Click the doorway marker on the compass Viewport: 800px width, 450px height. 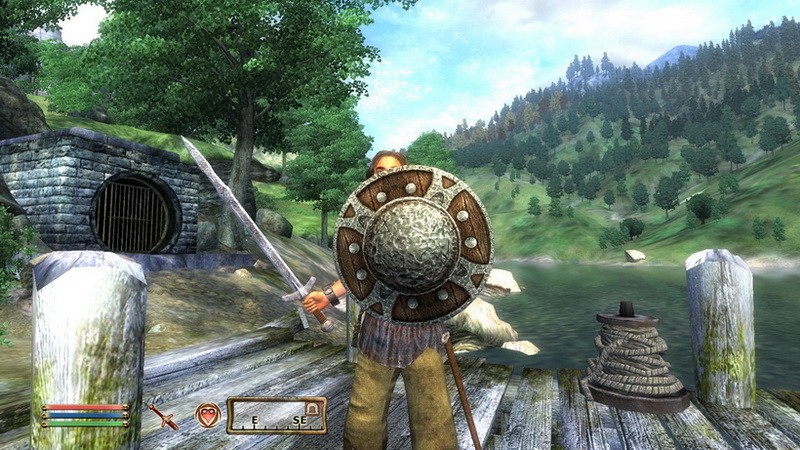[312, 407]
